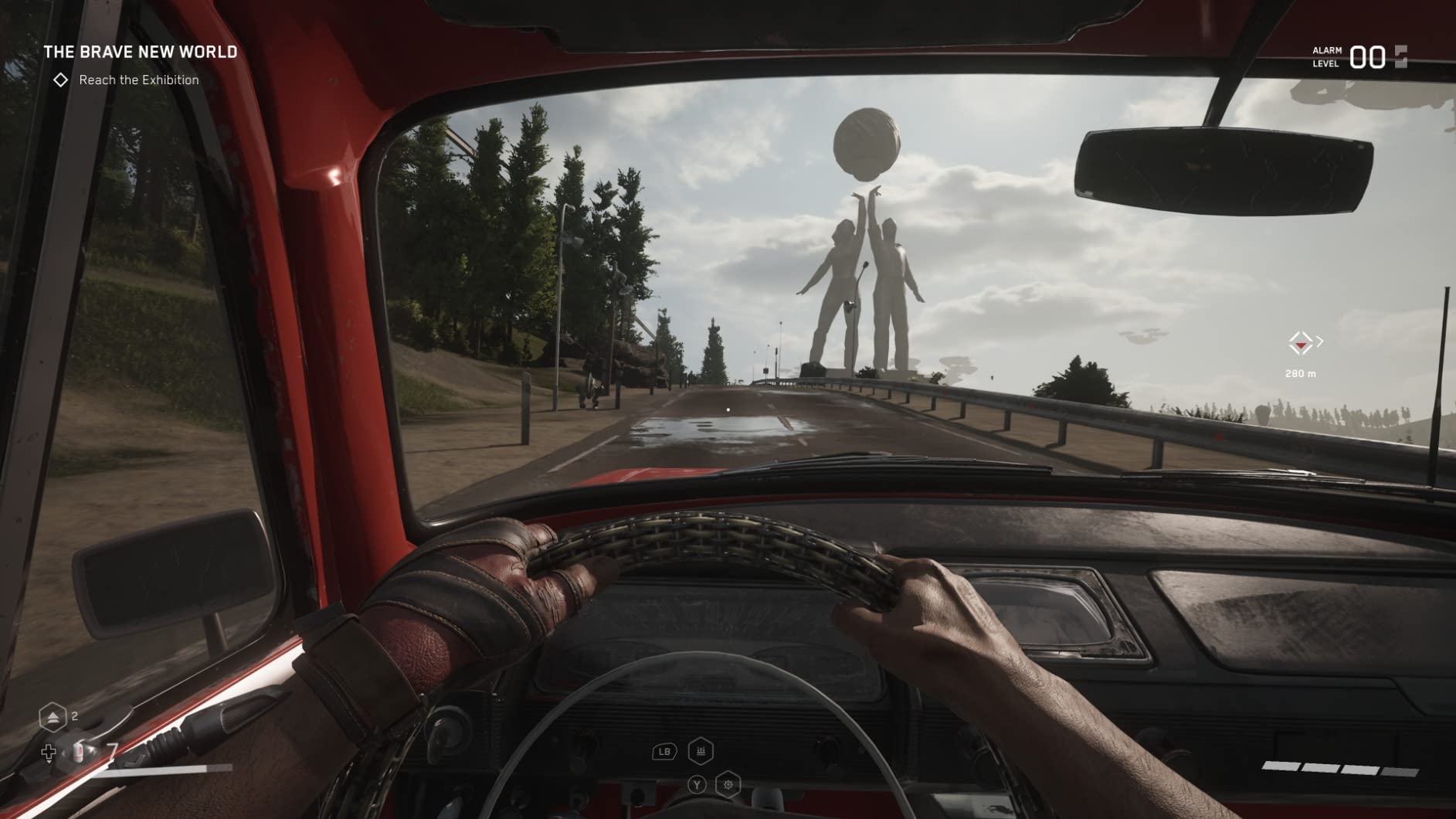This screenshot has height=819, width=1456.
Task: Select the exit vehicle hexagon icon
Action: (x=53, y=717)
